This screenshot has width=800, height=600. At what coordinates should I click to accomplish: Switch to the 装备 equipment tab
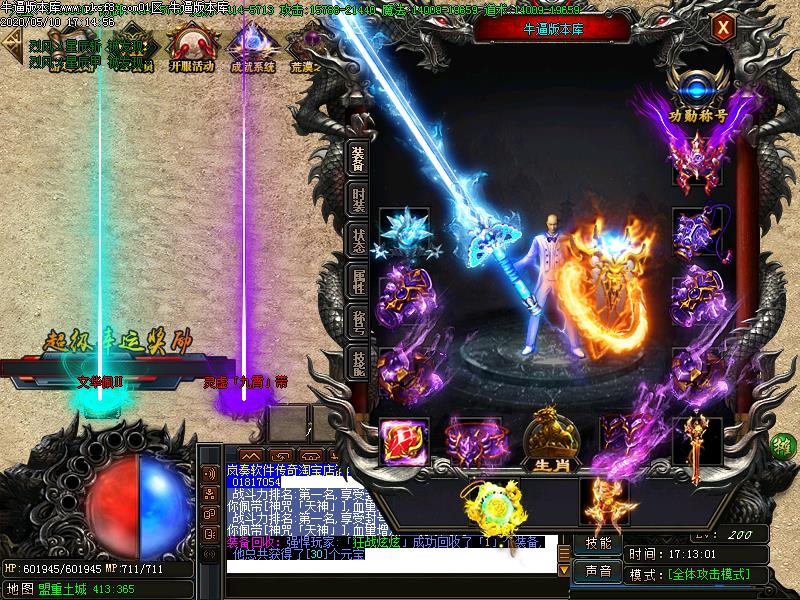pos(358,161)
